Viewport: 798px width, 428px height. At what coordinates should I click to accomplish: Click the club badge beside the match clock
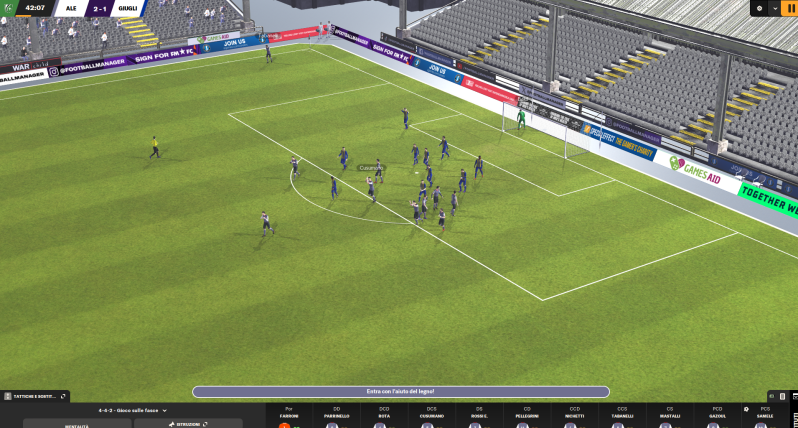point(8,8)
